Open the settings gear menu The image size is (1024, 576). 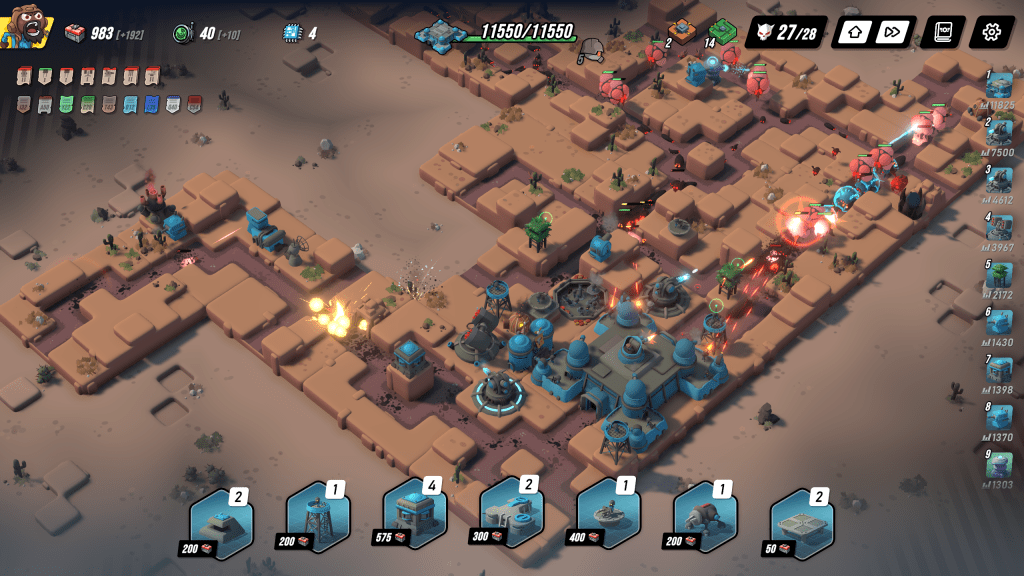pyautogui.click(x=991, y=32)
